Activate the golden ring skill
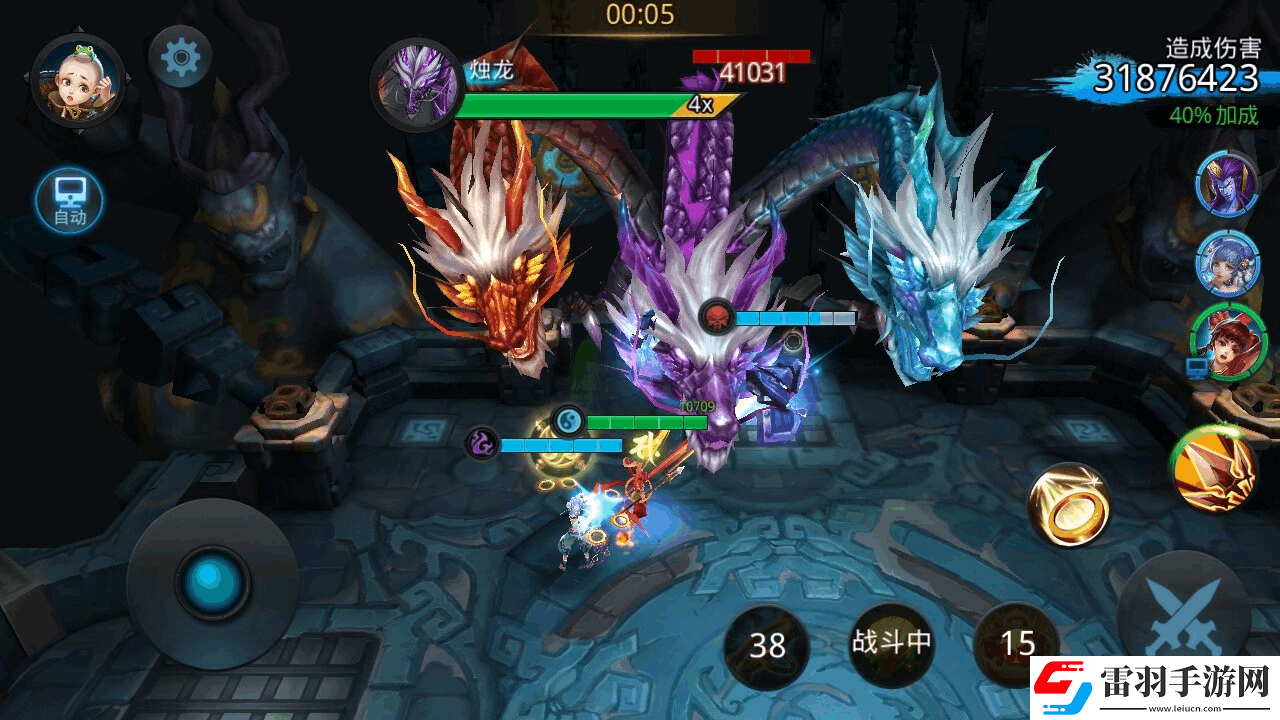 click(1069, 504)
